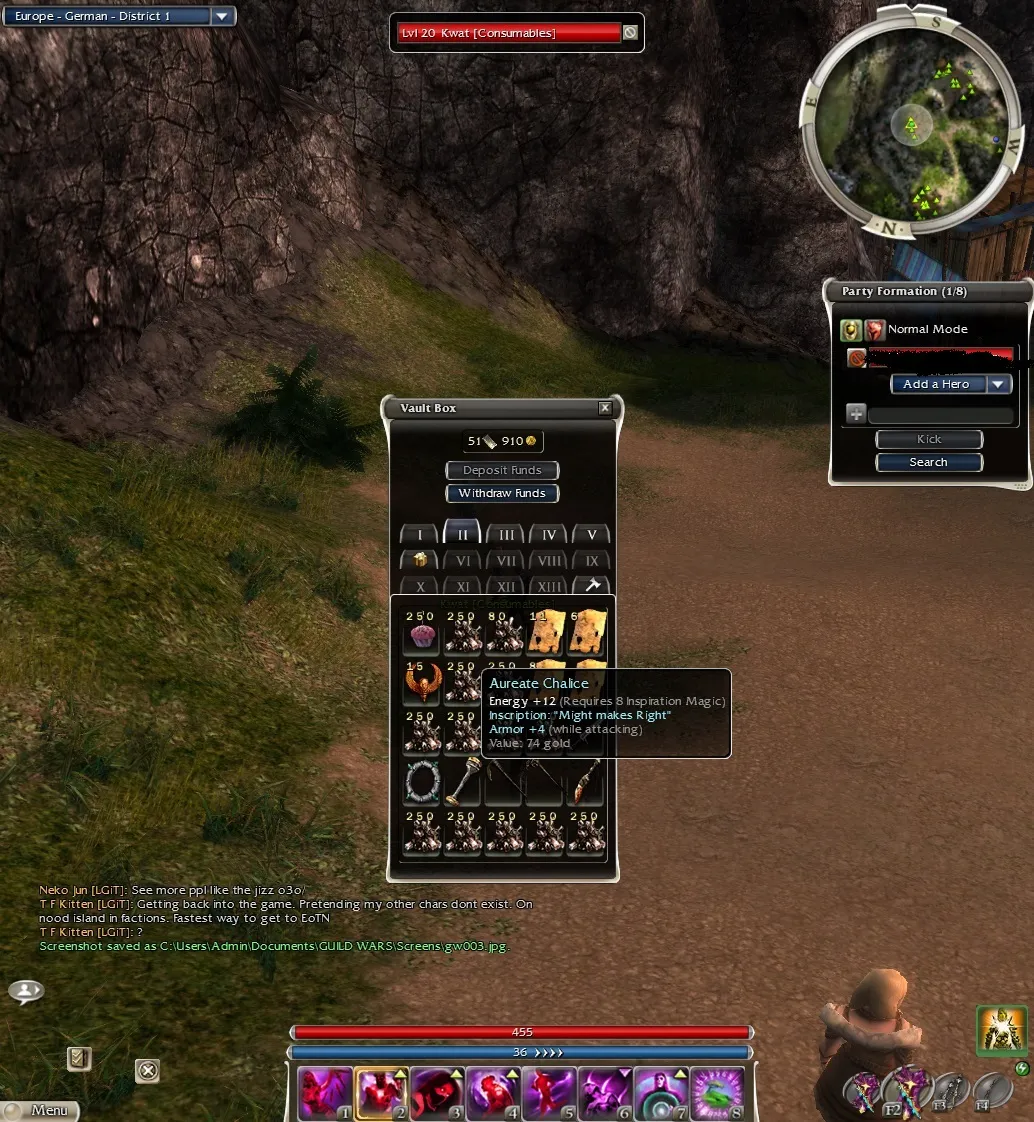Open the Menu button

click(42, 1110)
